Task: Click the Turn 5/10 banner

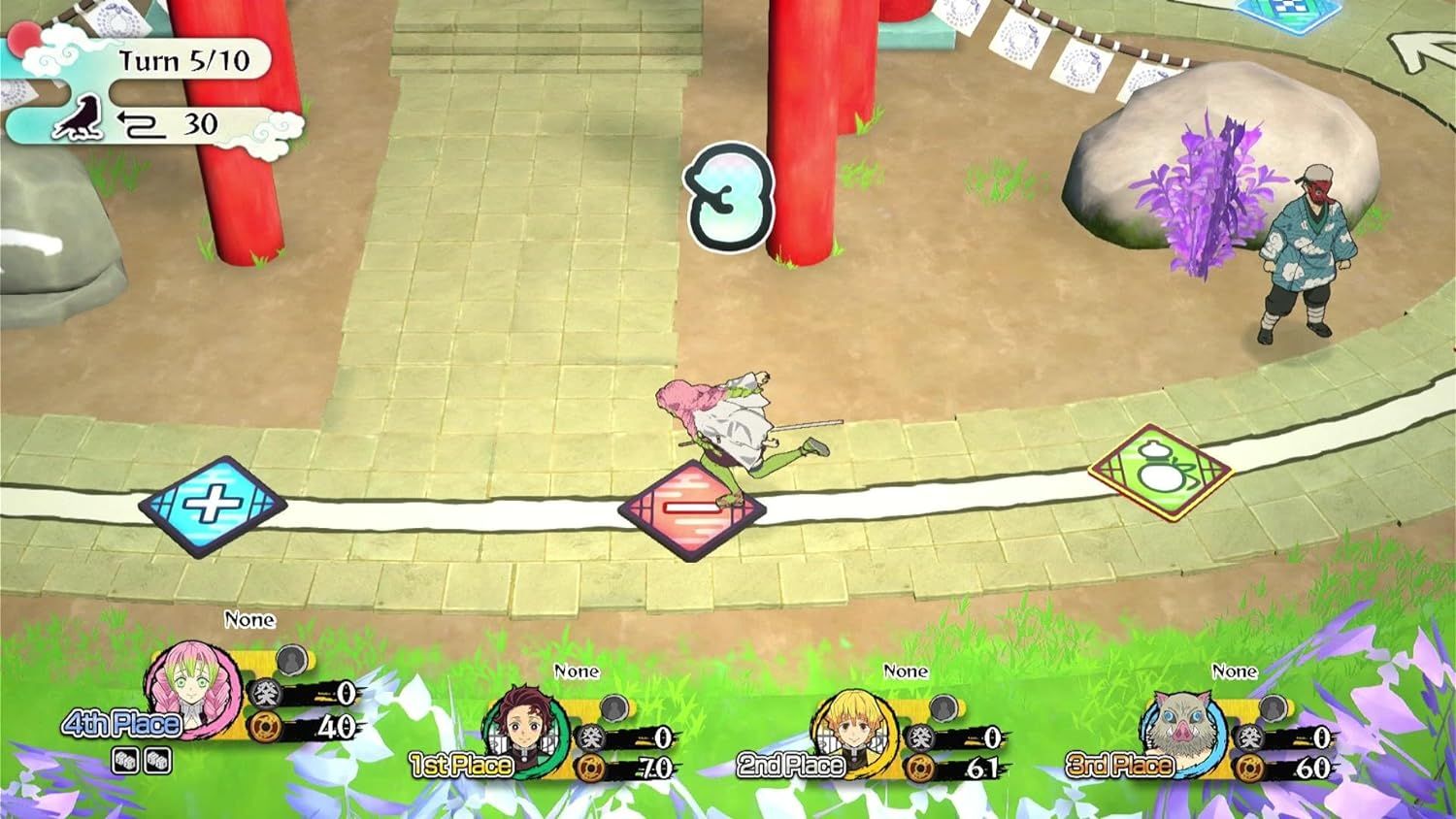Action: (x=184, y=61)
